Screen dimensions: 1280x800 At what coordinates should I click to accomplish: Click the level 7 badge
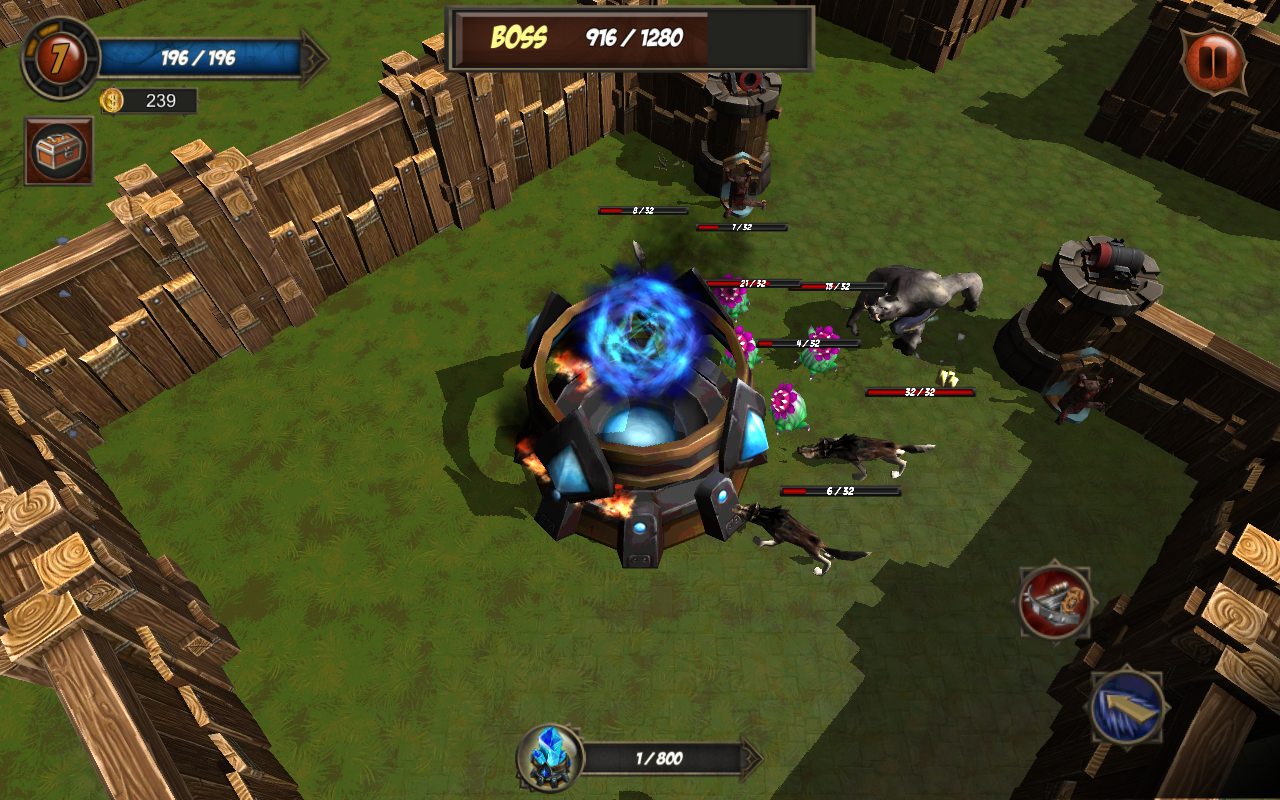click(60, 58)
